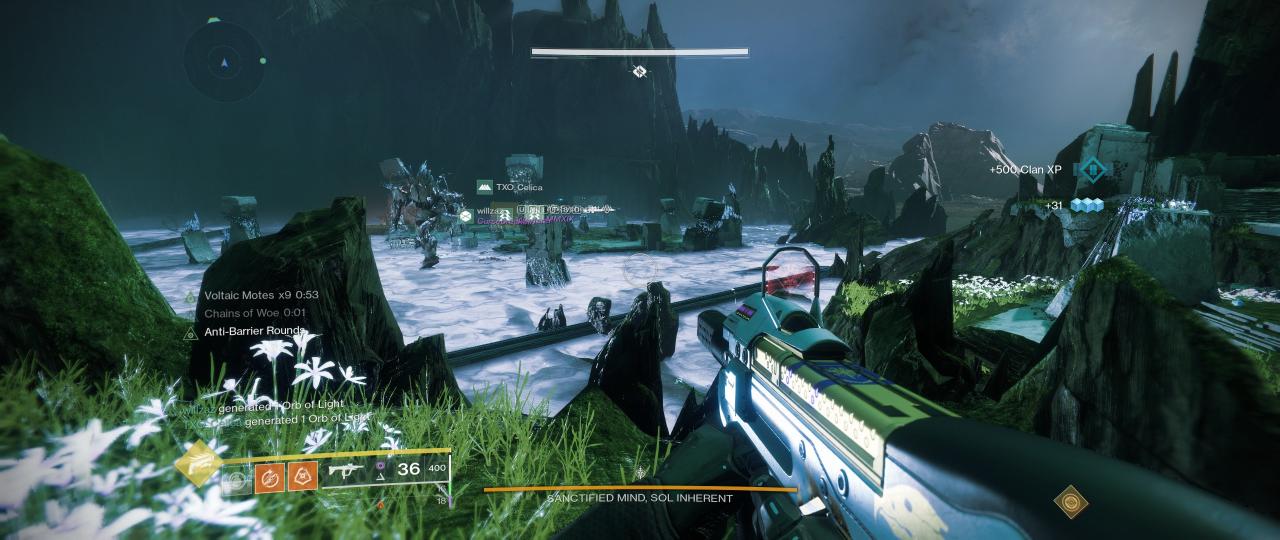The height and width of the screenshot is (540, 1280).
Task: Select the equipped rifle weapon icon
Action: pyautogui.click(x=345, y=471)
